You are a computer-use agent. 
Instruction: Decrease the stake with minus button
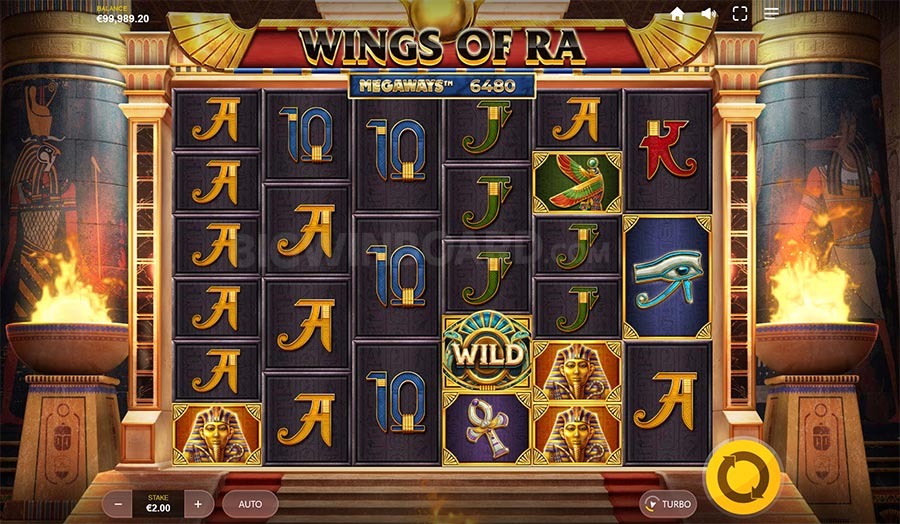click(118, 504)
